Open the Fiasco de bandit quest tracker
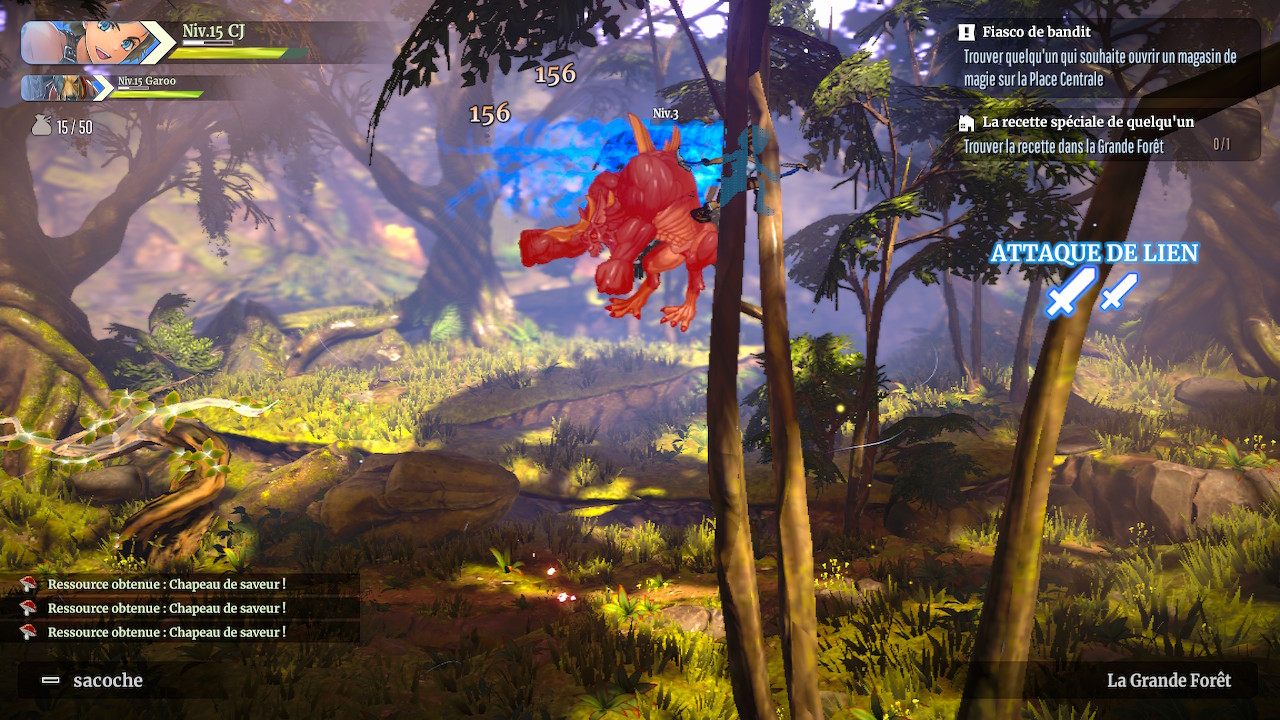1280x720 pixels. coord(1100,56)
